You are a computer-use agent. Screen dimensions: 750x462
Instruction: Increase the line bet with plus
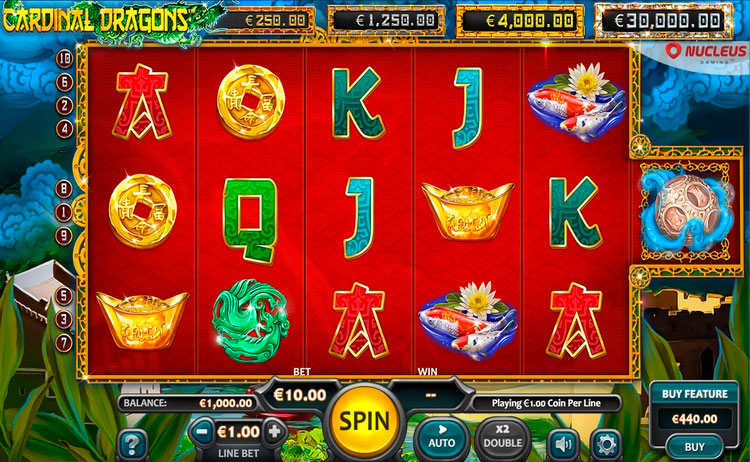click(273, 432)
